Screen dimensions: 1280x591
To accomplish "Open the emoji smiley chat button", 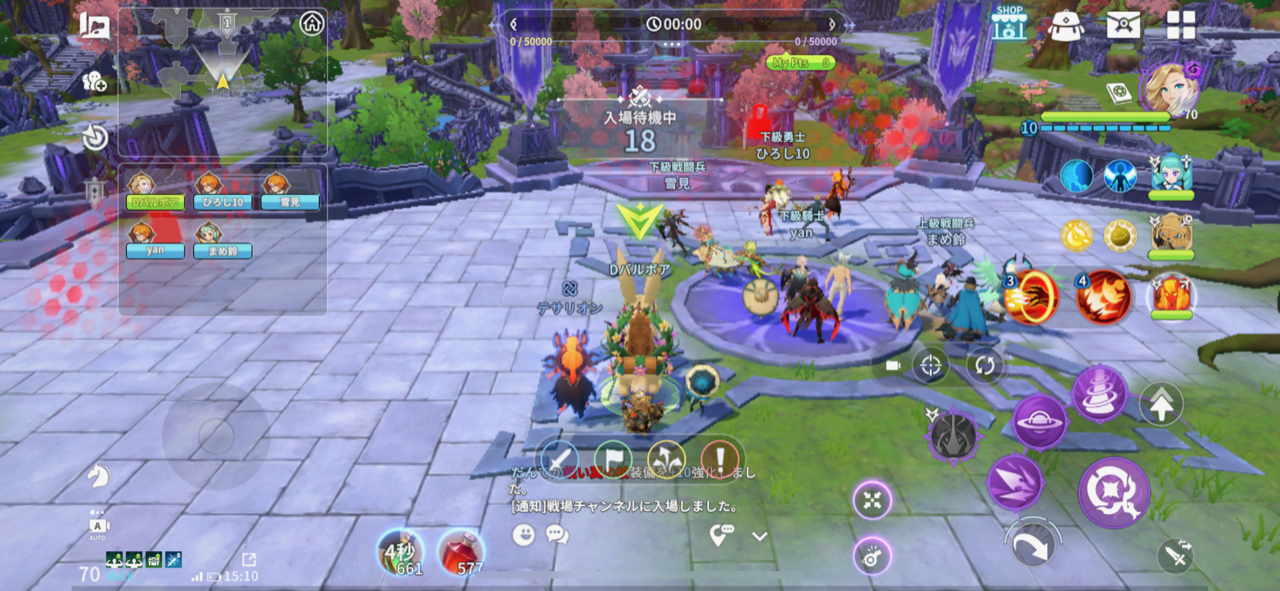I will 524,535.
